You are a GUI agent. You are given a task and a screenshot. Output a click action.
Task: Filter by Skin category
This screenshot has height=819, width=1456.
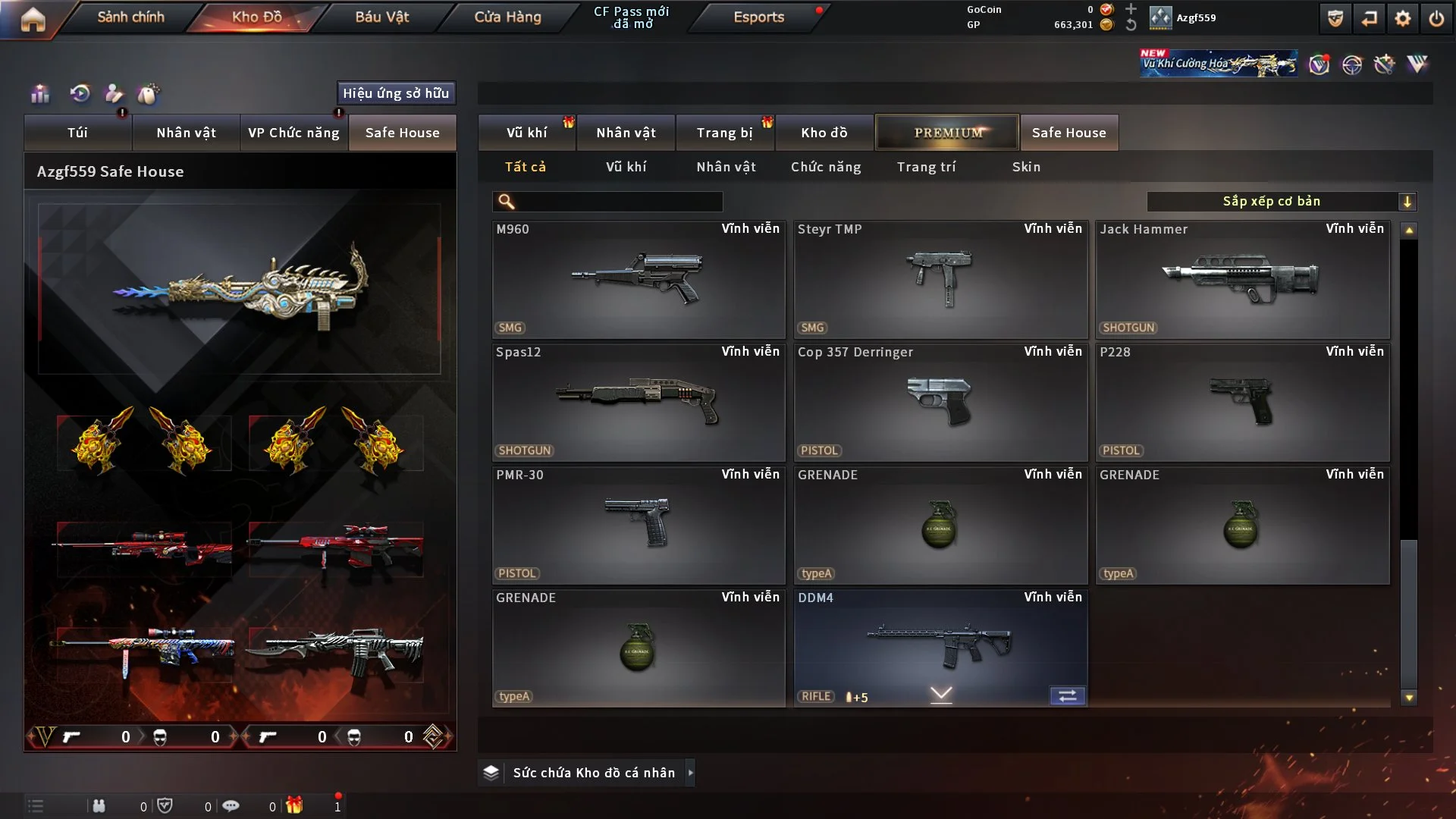pyautogui.click(x=1026, y=167)
